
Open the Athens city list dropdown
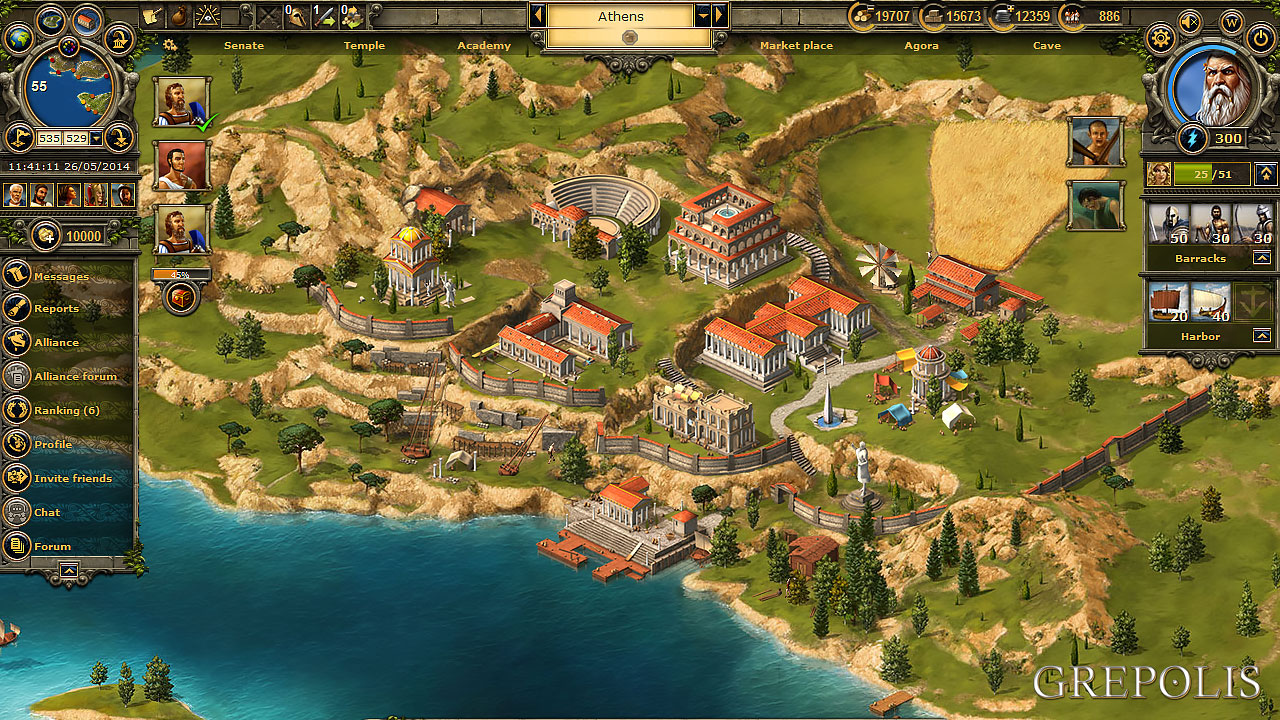[703, 15]
